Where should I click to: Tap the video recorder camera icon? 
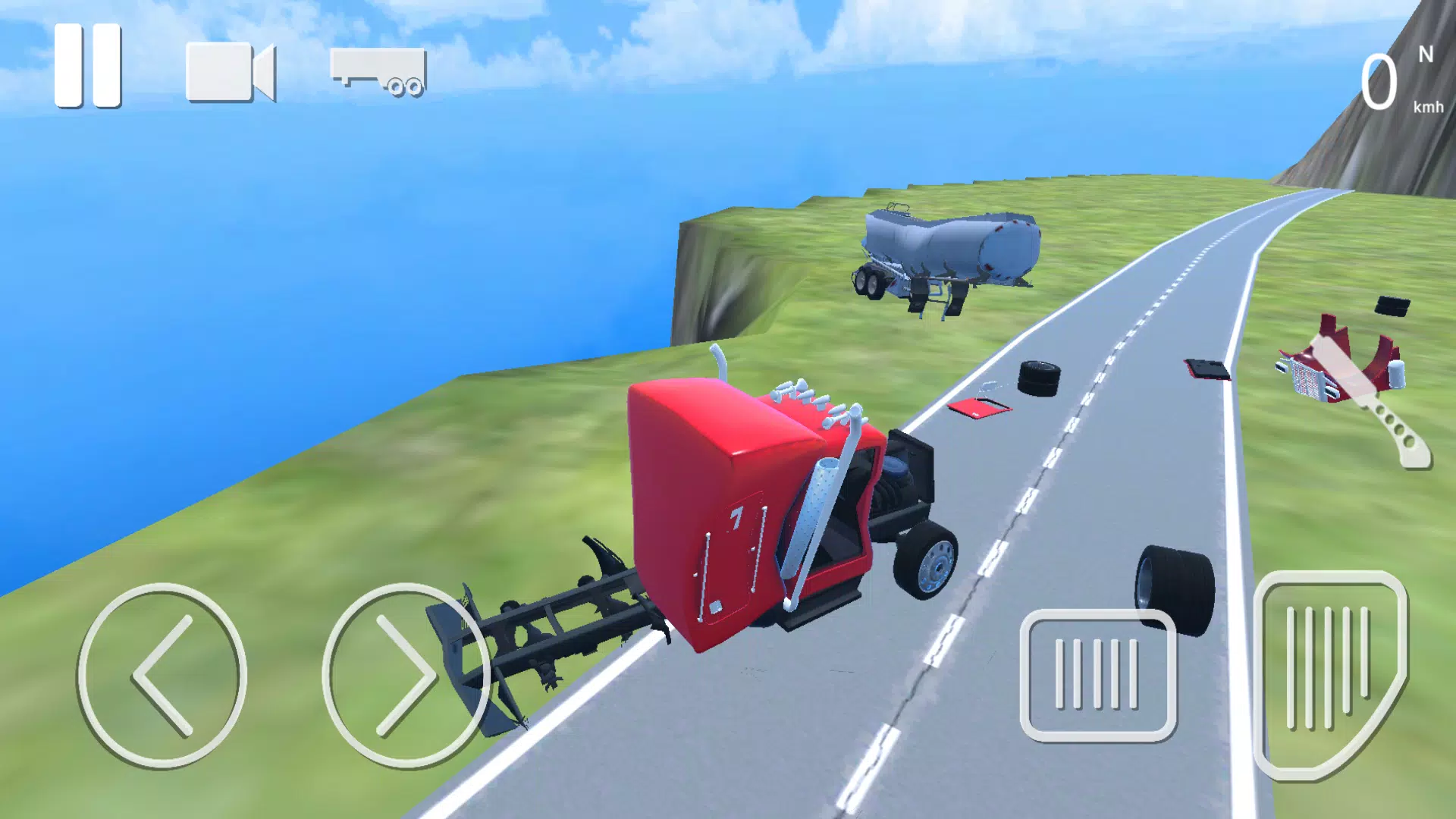[227, 72]
